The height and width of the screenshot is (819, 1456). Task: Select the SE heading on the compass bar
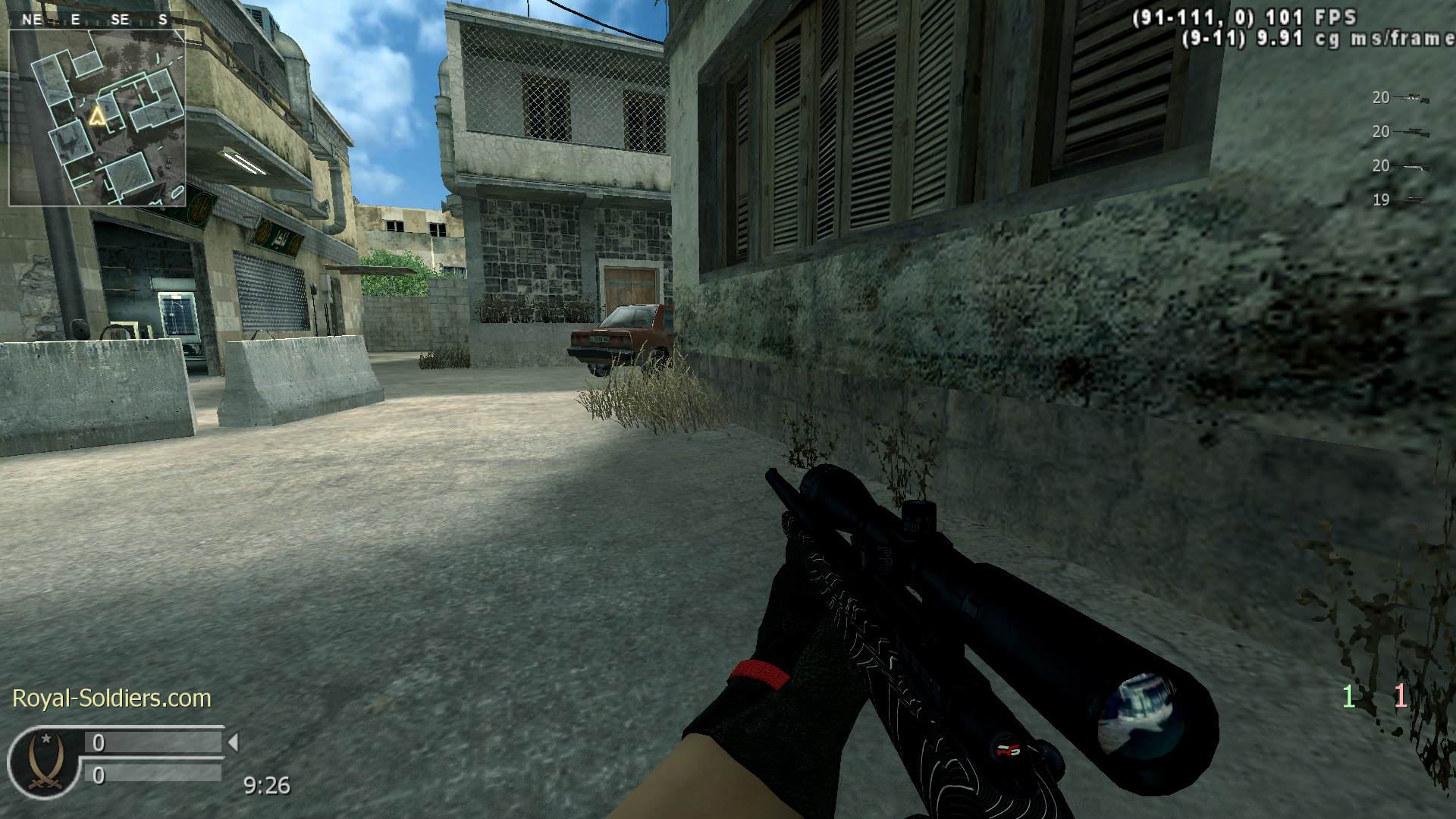119,20
